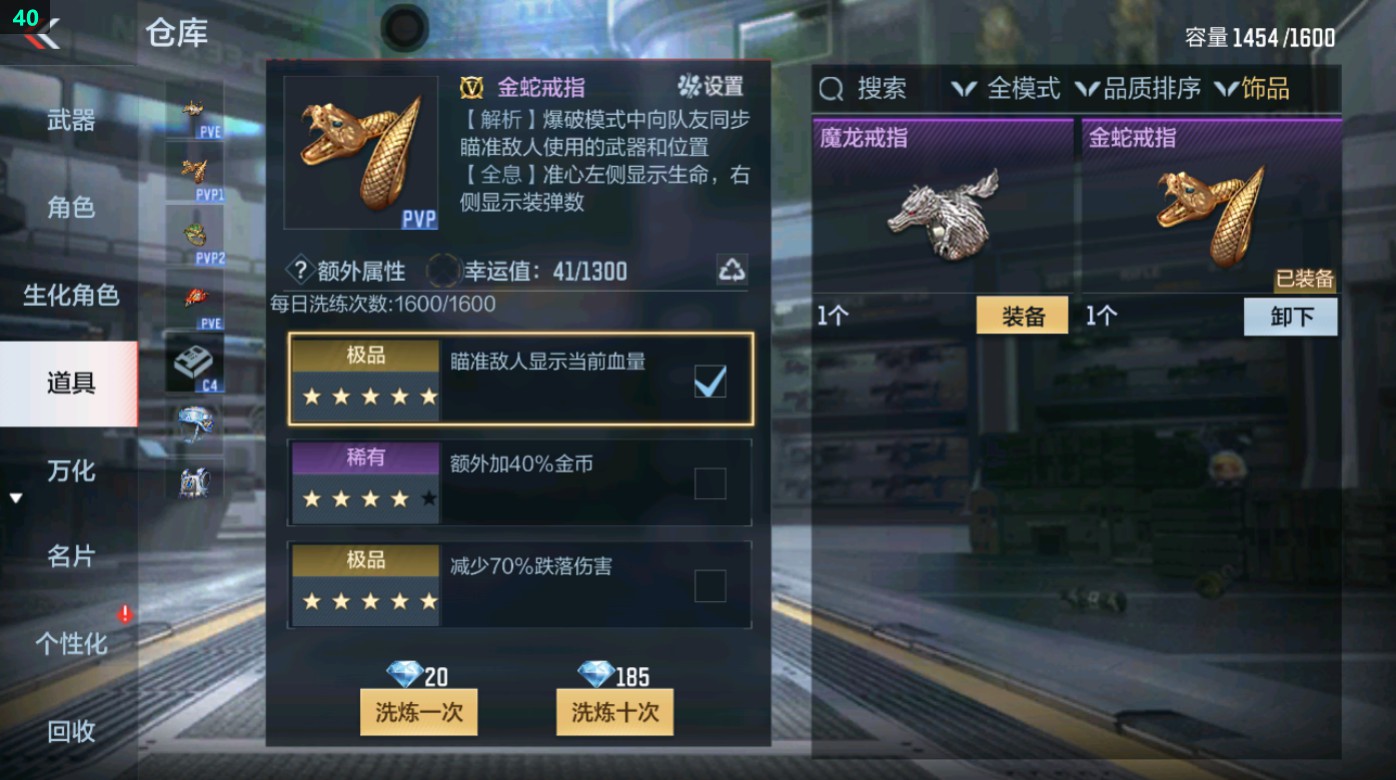Check the 额外加40%金币 attribute checkbox
Screen dimensions: 1396x780
click(x=710, y=483)
